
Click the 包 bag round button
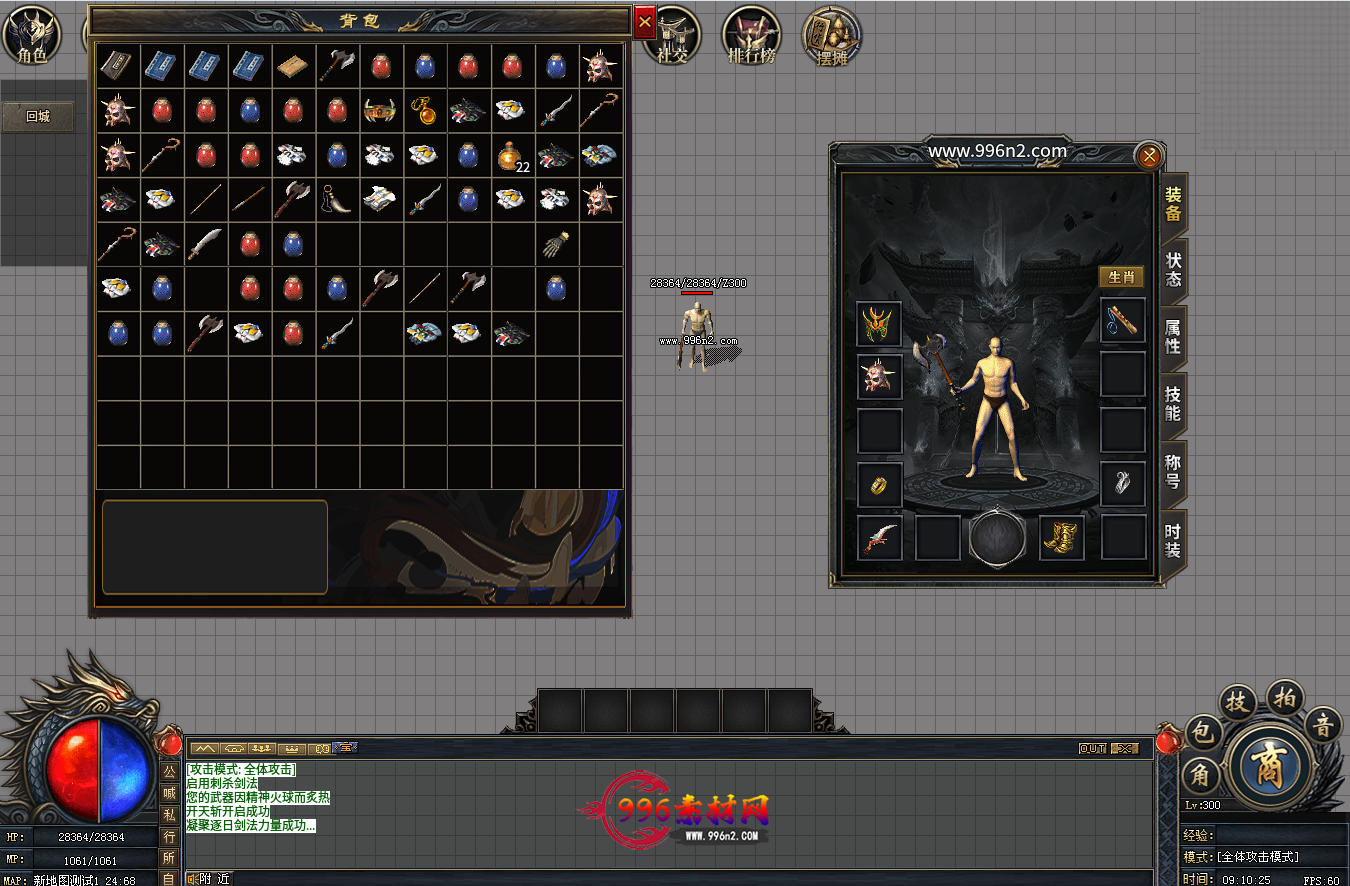(1204, 733)
